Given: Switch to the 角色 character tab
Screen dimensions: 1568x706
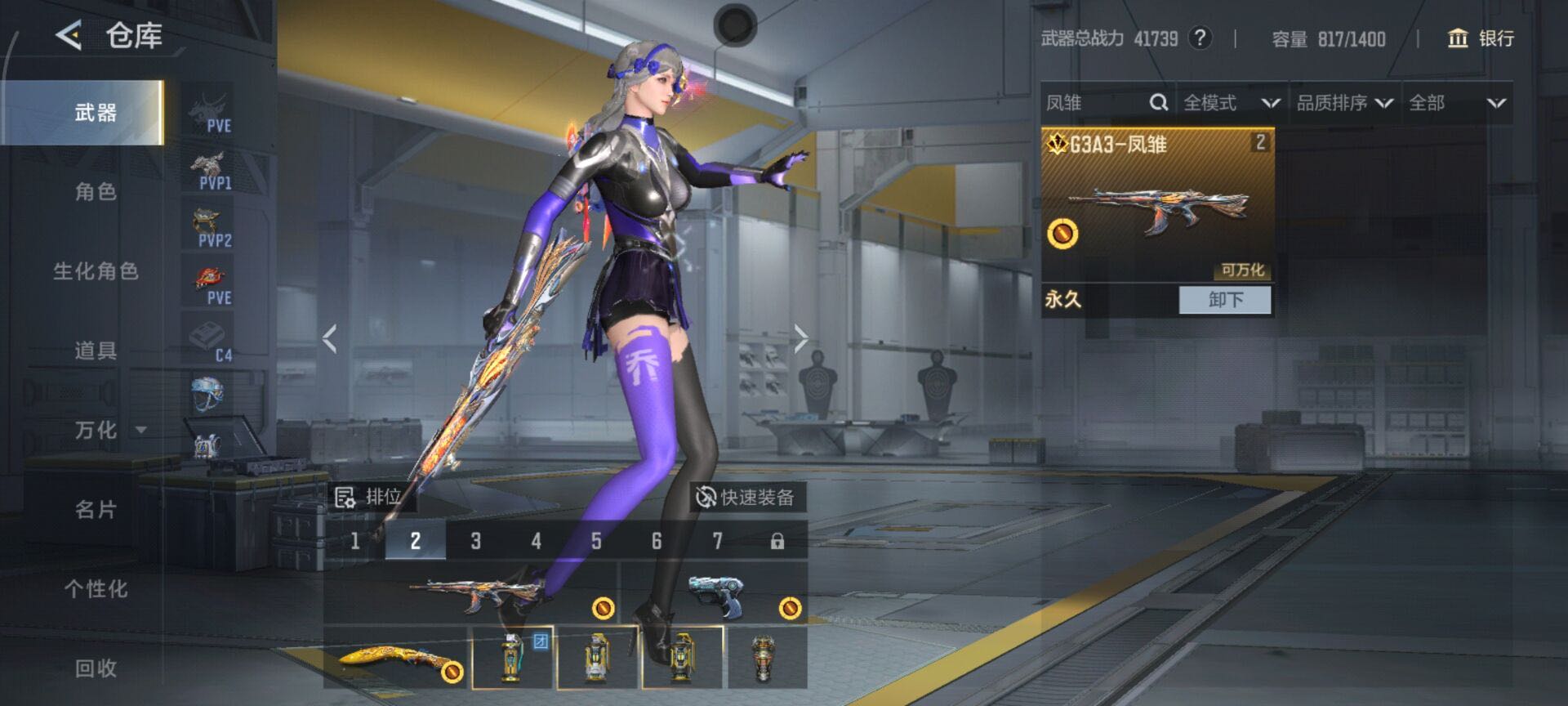Looking at the screenshot, I should (x=96, y=192).
